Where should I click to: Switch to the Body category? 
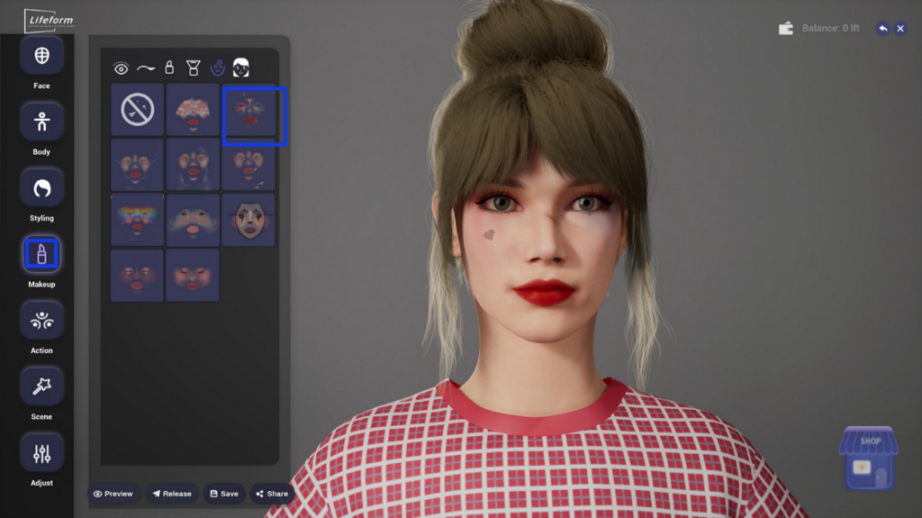point(41,122)
